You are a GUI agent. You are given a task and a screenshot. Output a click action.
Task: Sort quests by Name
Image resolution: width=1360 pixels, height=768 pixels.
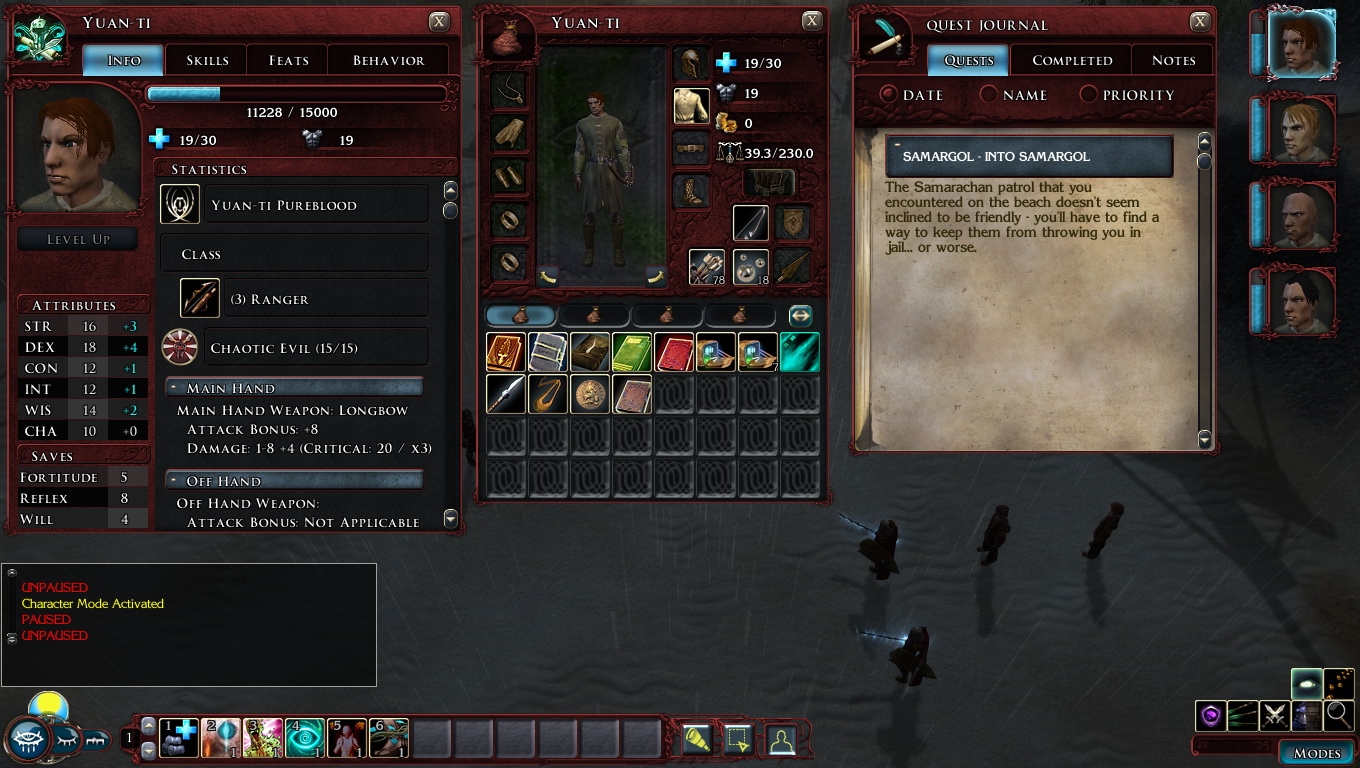coord(1012,95)
